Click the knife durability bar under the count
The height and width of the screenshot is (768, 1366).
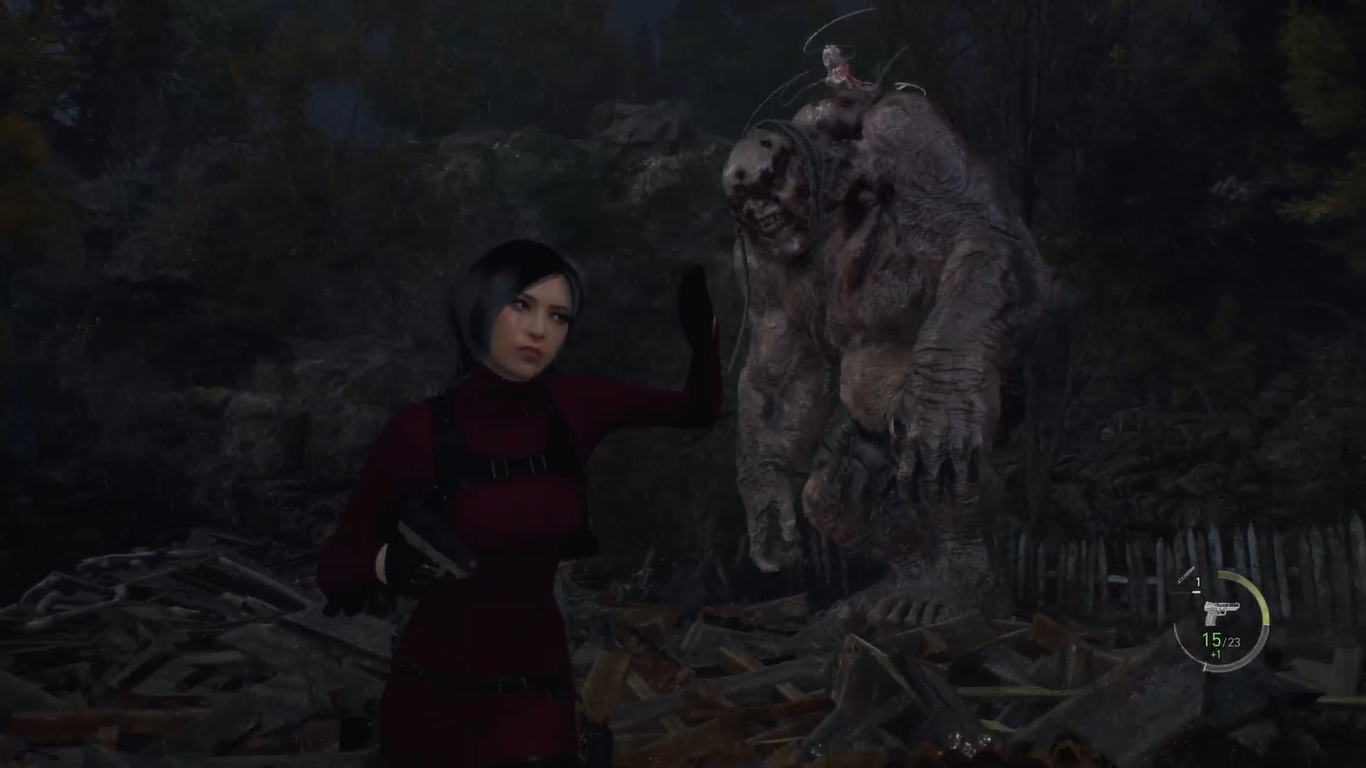point(1196,591)
